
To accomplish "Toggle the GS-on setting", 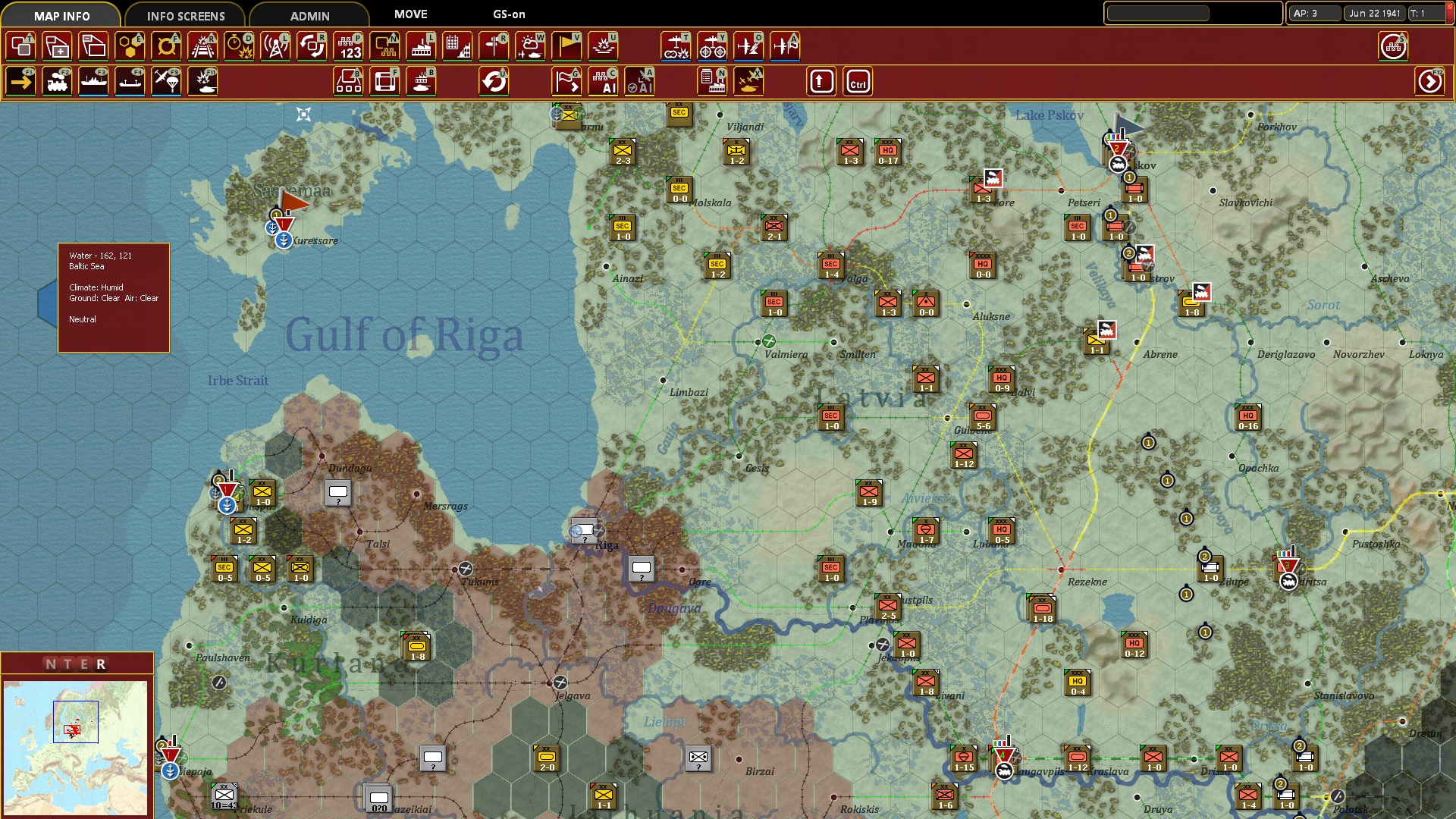I will click(507, 14).
